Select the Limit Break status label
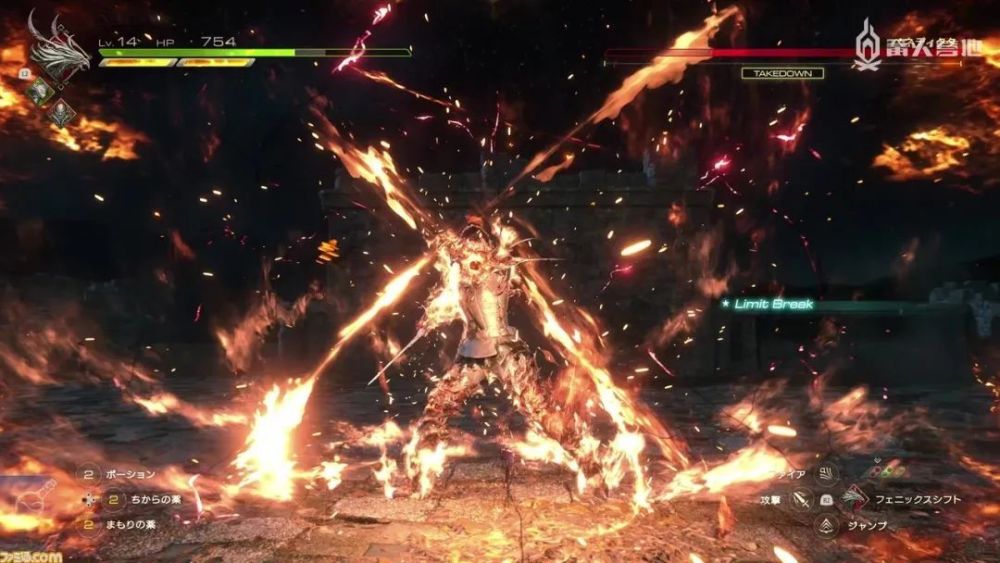This screenshot has height=563, width=1000. point(774,304)
